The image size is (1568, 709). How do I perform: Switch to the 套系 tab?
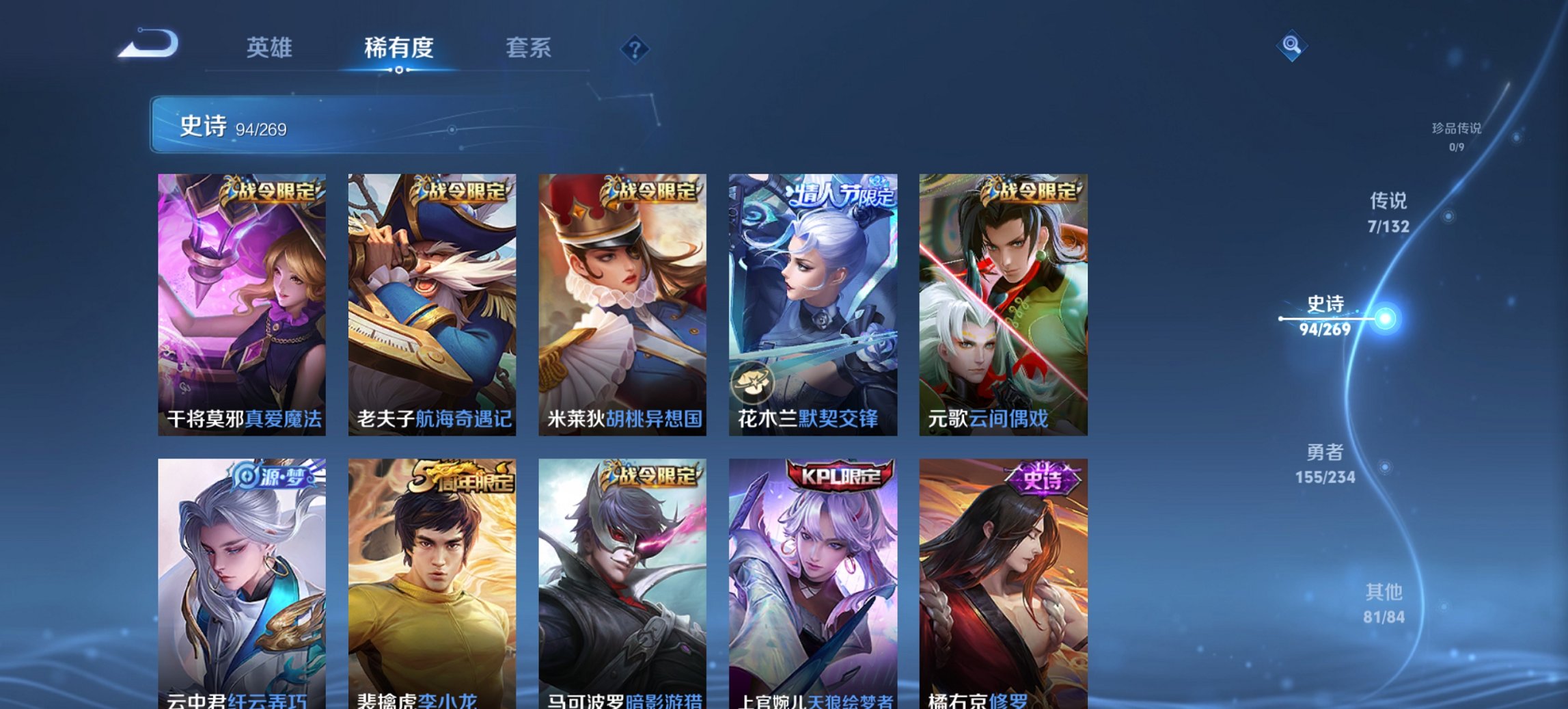click(x=529, y=47)
